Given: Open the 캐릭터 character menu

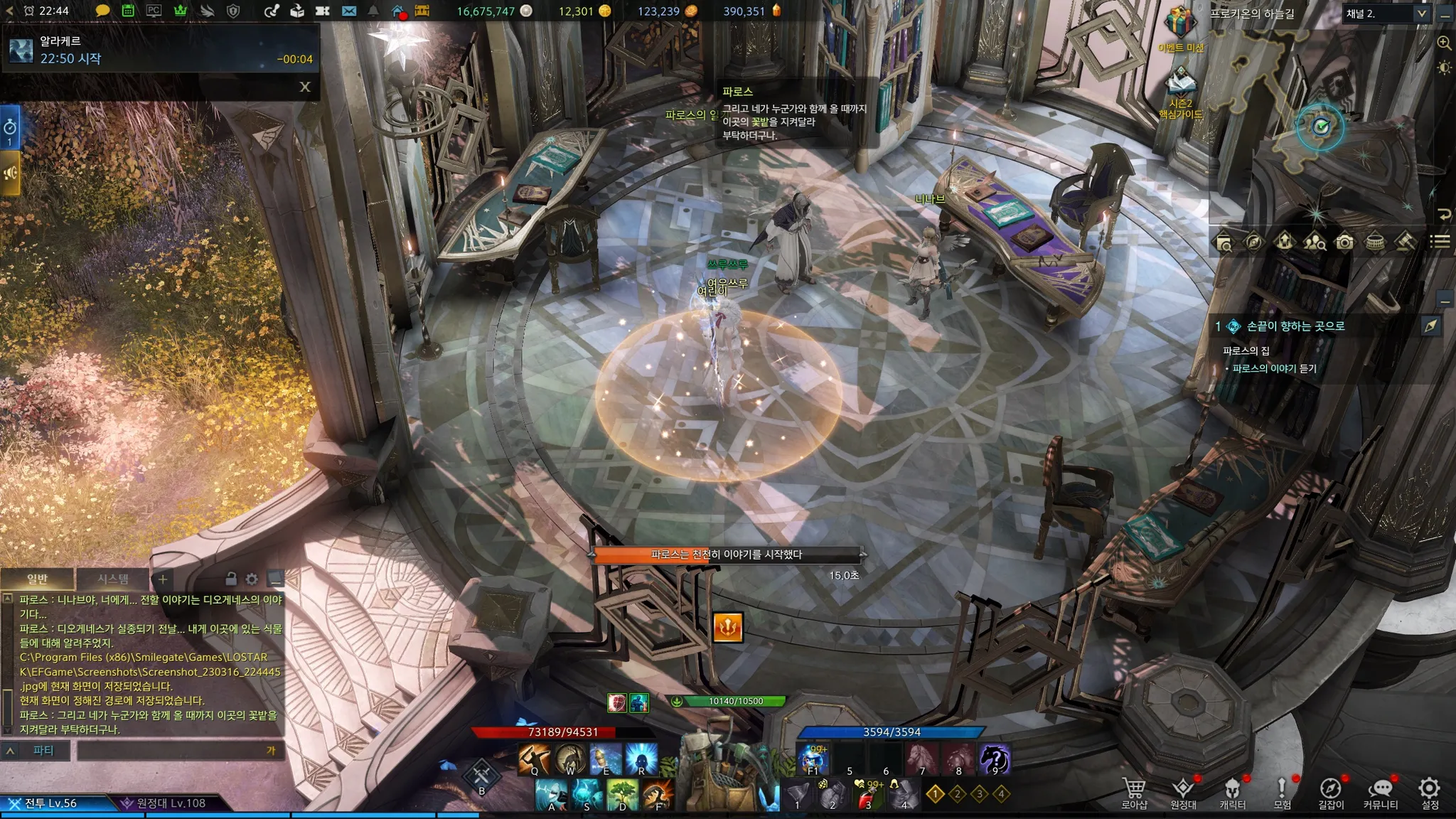Looking at the screenshot, I should [1233, 791].
